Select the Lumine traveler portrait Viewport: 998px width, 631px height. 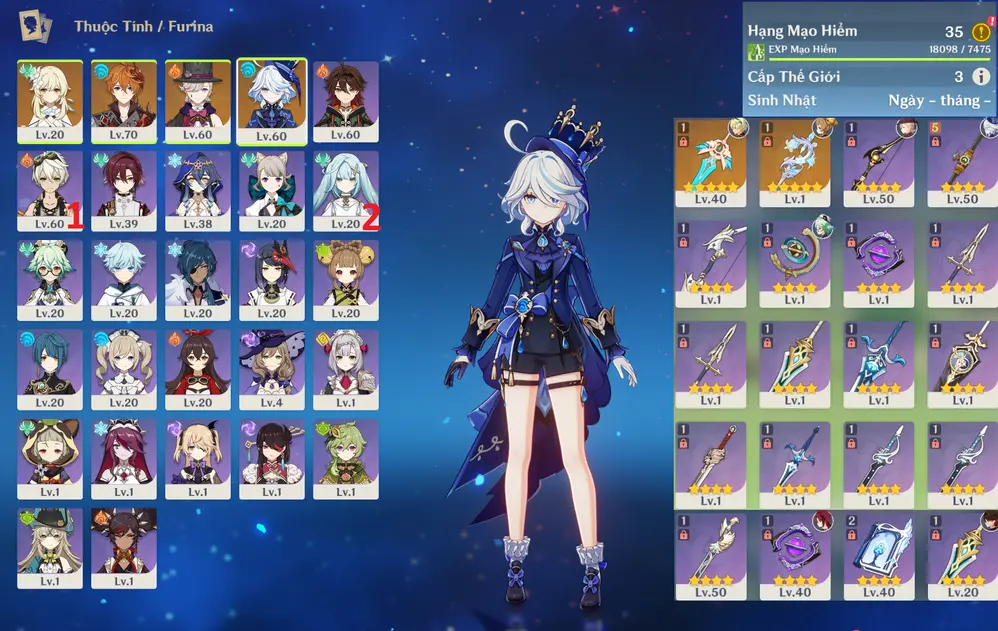50,102
